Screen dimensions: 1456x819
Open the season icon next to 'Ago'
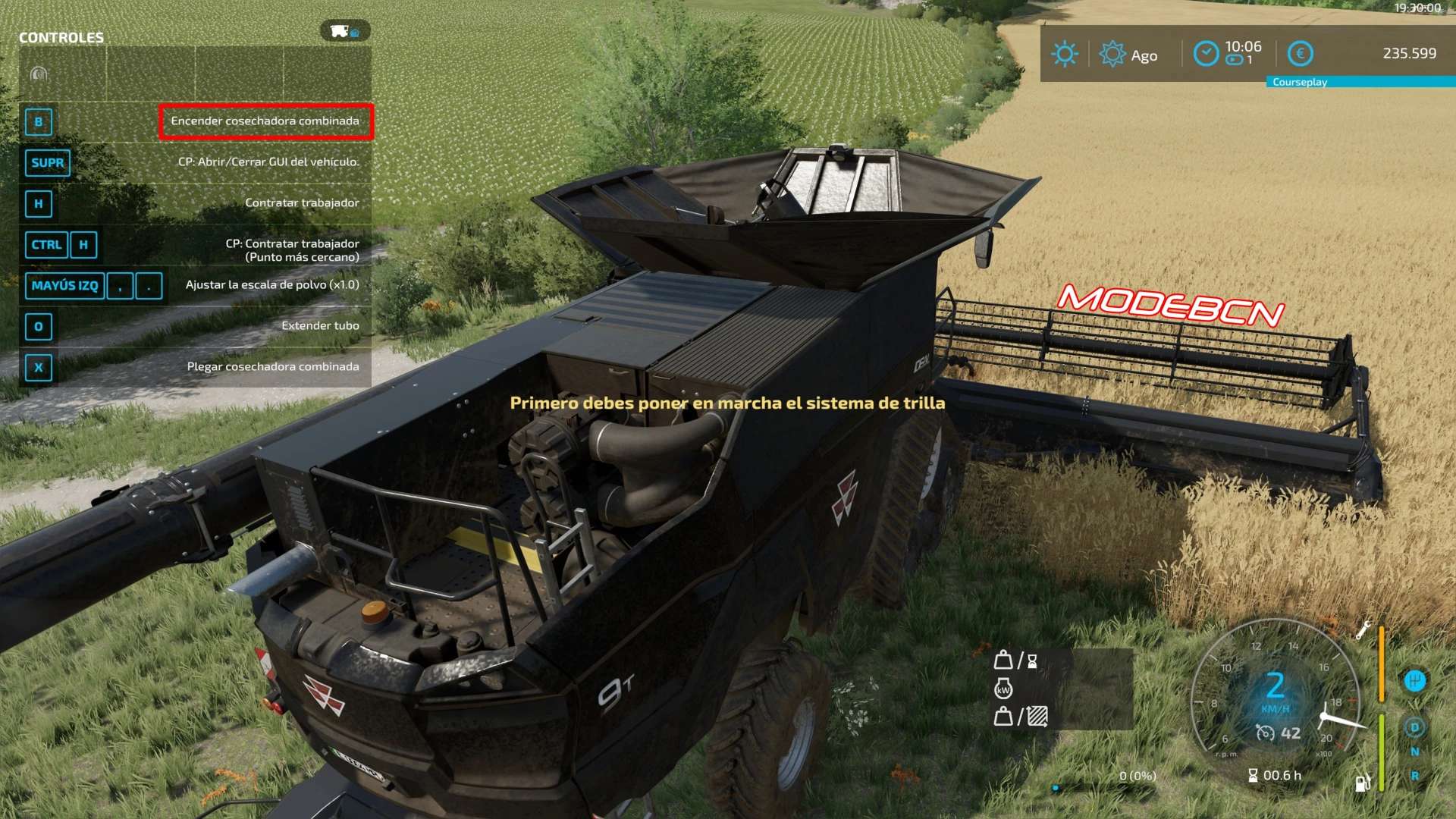[1112, 54]
